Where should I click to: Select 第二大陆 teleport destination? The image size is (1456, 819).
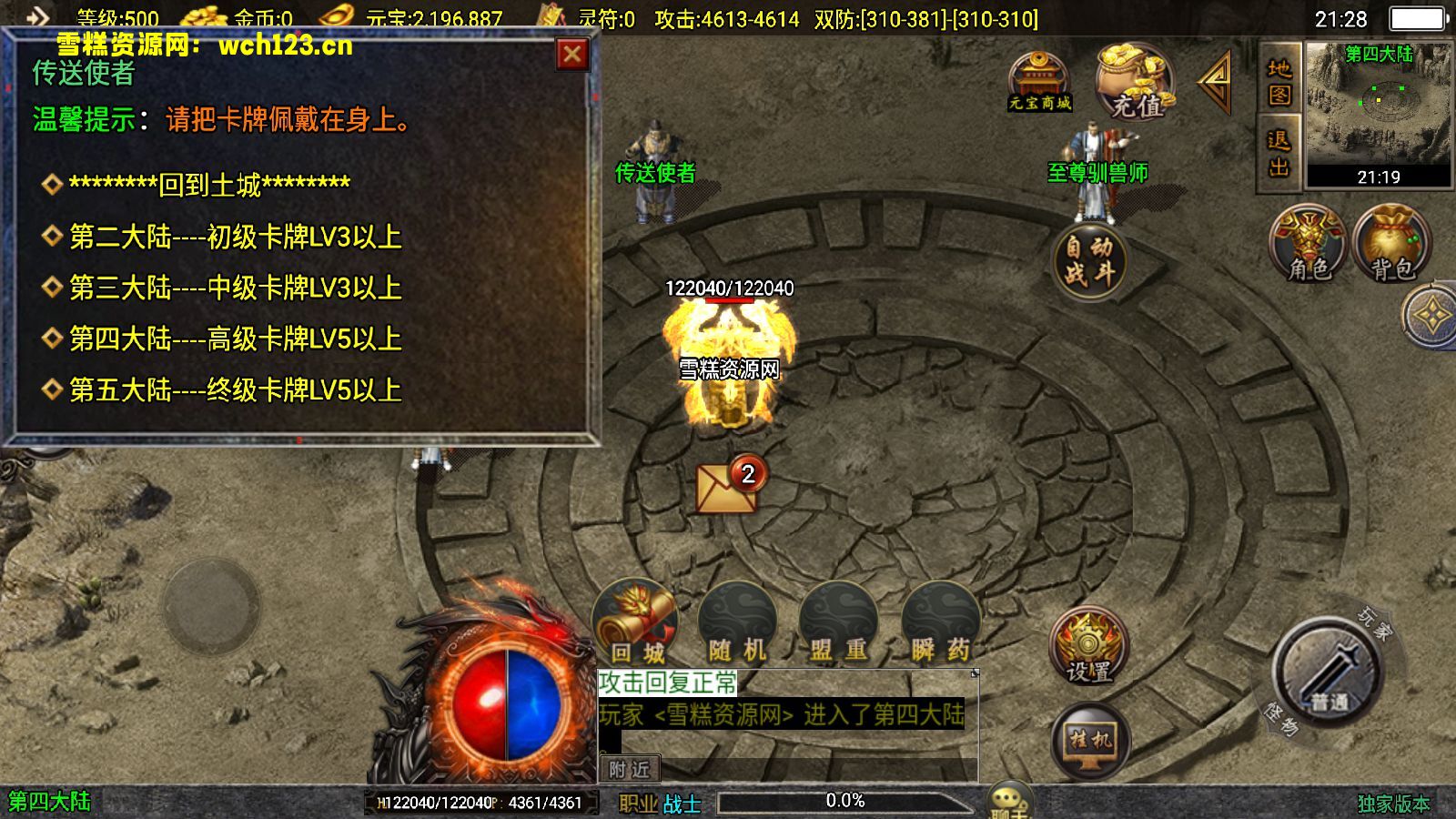(235, 238)
